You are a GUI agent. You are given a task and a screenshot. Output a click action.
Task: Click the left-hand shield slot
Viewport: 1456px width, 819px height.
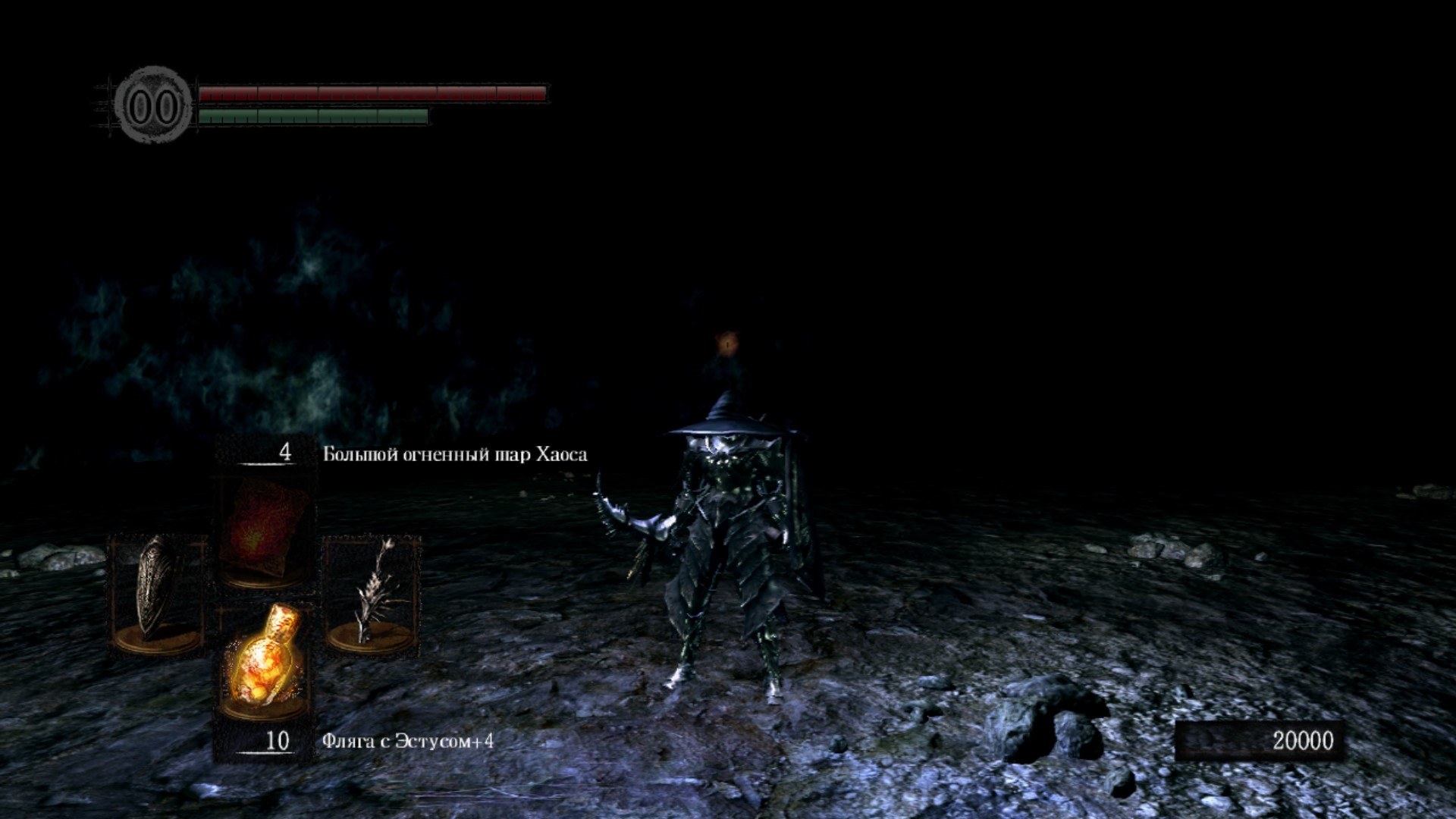(158, 593)
